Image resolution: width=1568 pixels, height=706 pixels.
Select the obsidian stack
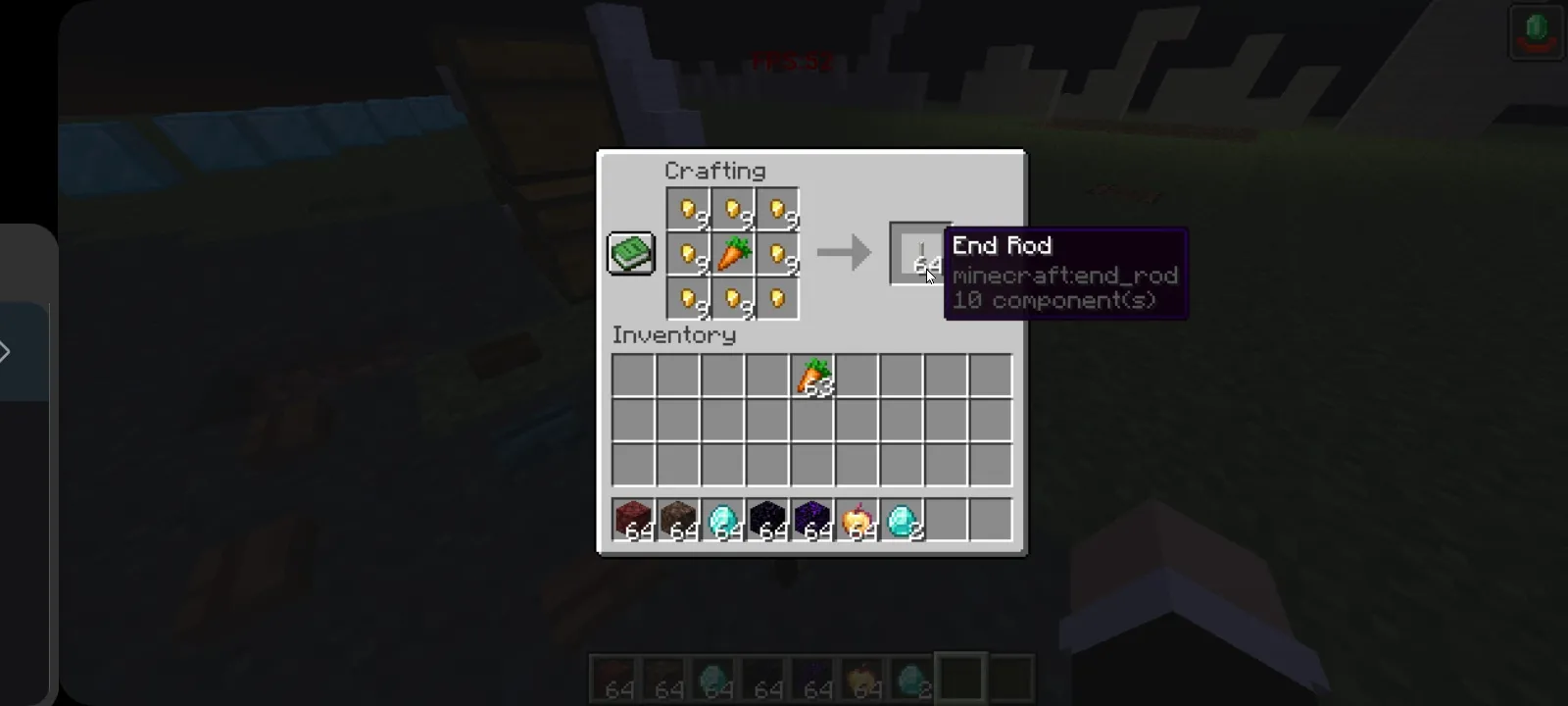tap(770, 521)
